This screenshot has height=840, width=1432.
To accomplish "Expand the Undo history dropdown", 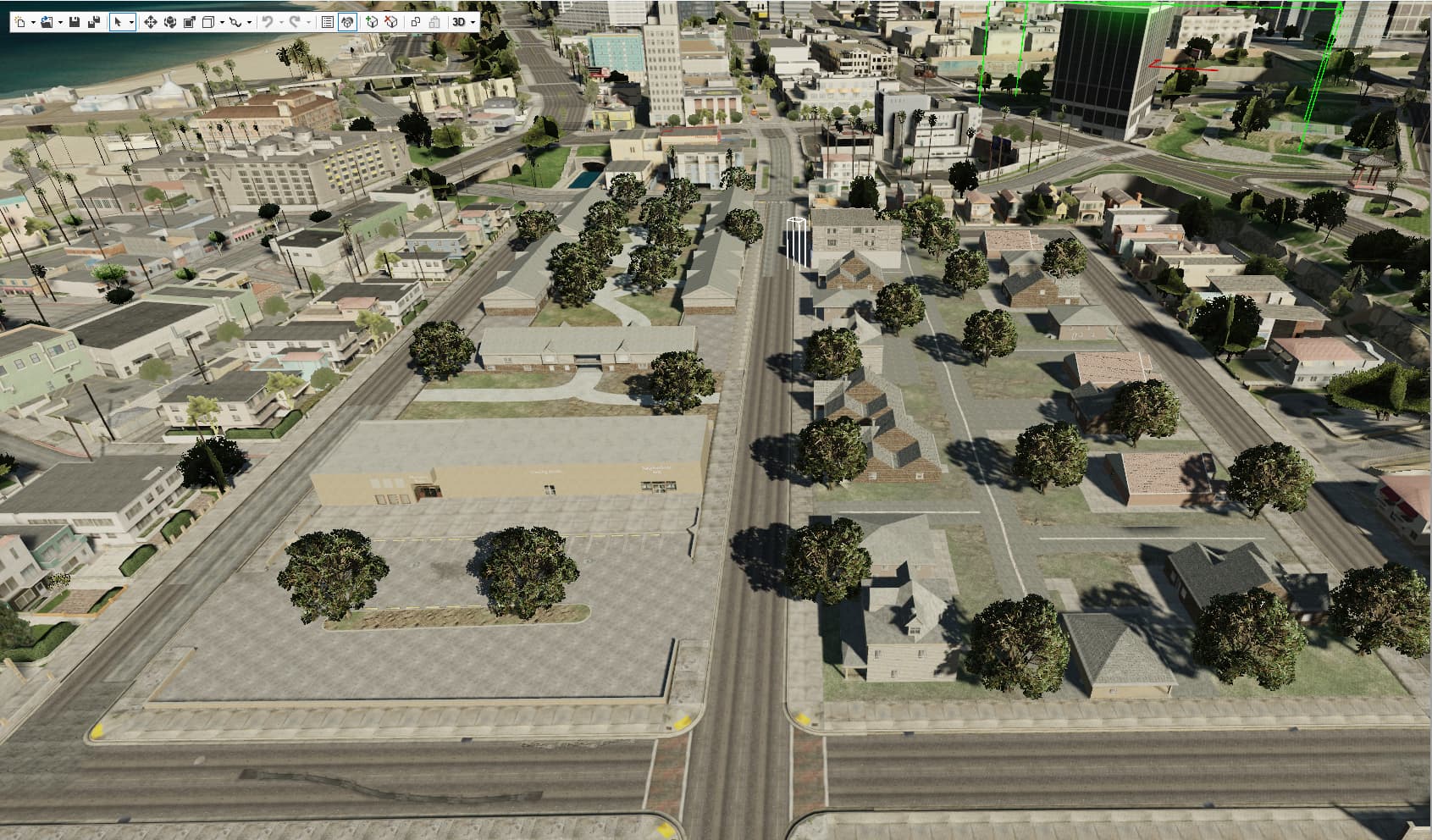I will point(282,21).
